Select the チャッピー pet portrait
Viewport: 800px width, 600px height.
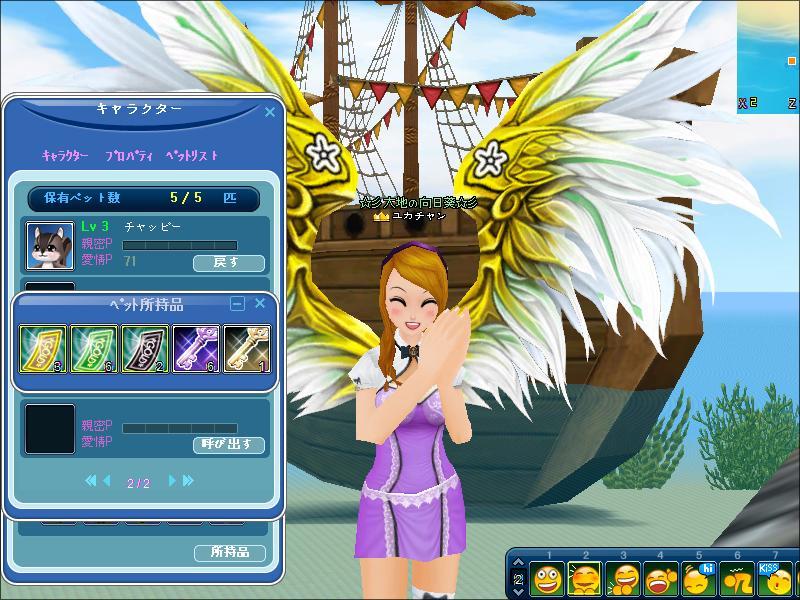(49, 245)
